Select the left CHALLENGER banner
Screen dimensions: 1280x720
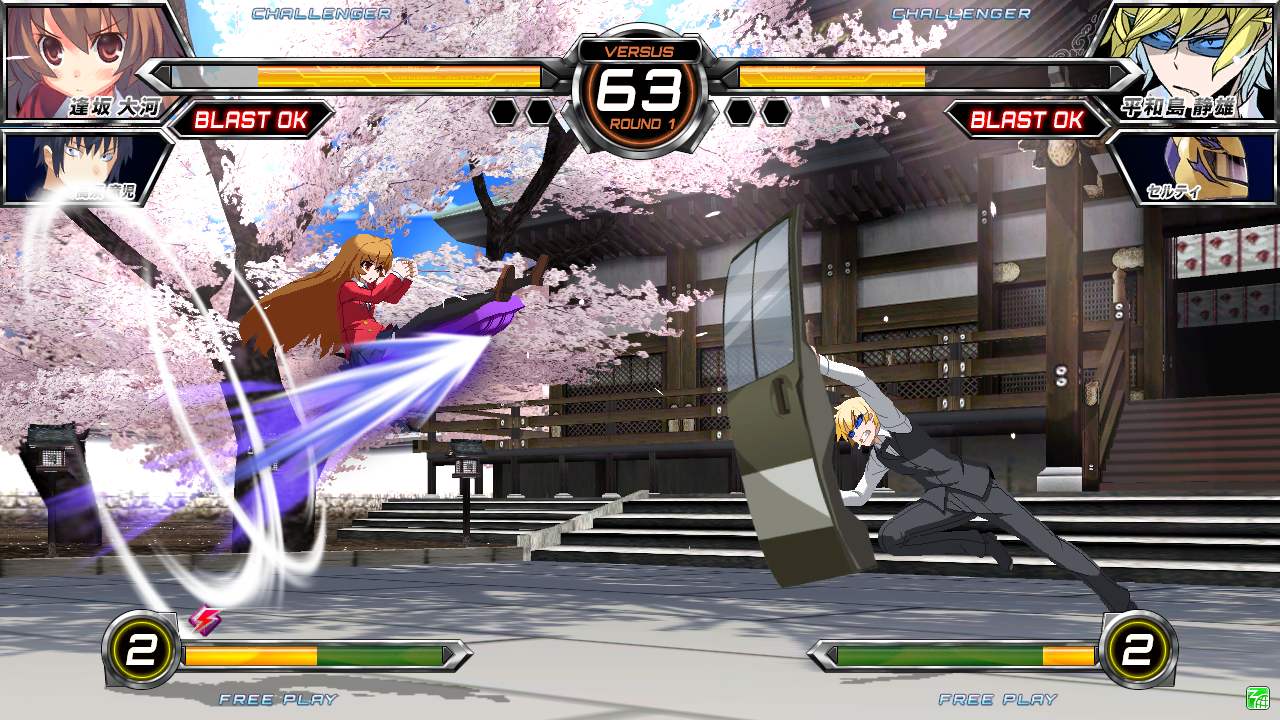click(x=320, y=14)
